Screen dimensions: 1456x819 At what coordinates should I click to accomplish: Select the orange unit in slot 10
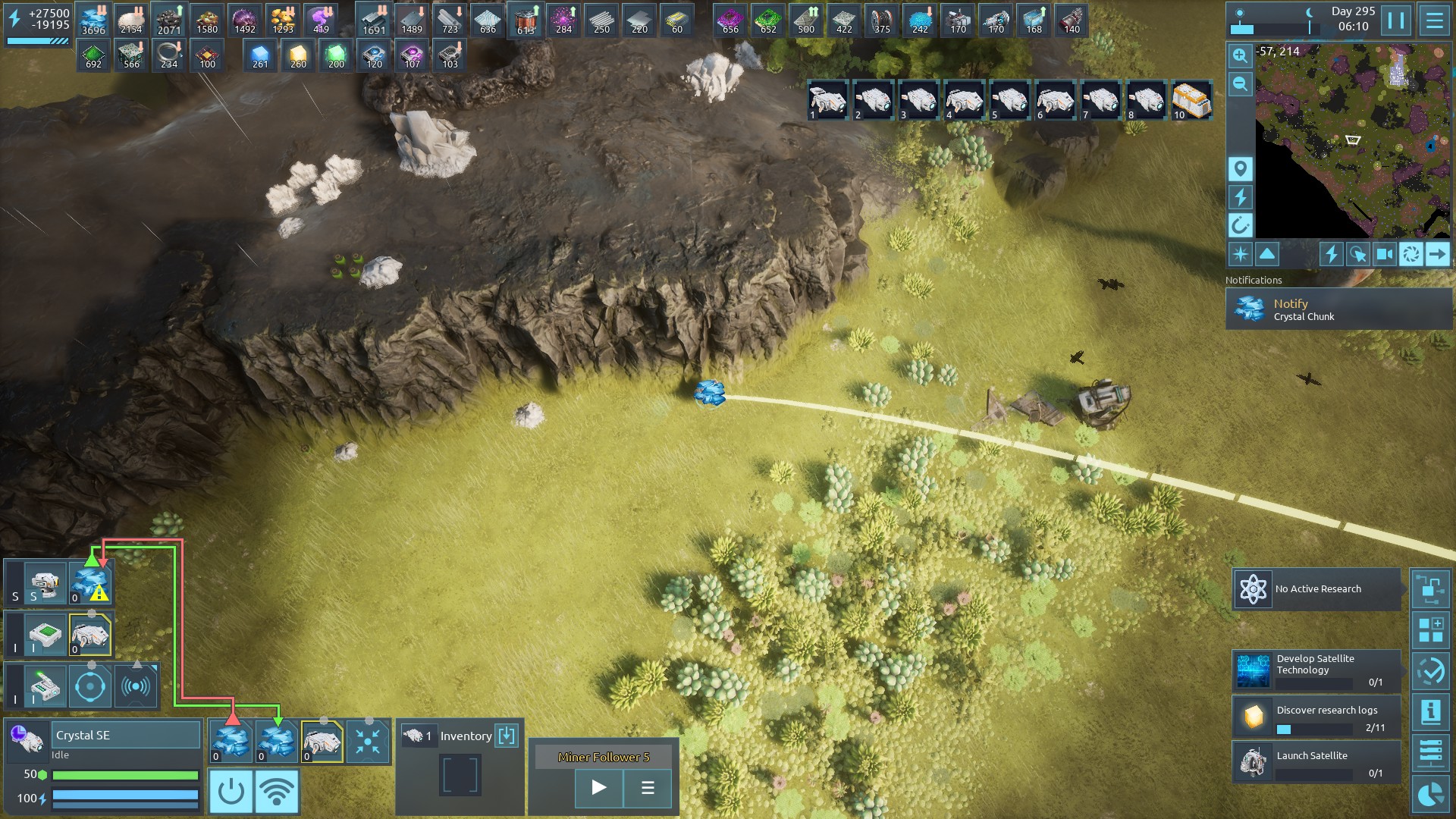[x=1191, y=100]
